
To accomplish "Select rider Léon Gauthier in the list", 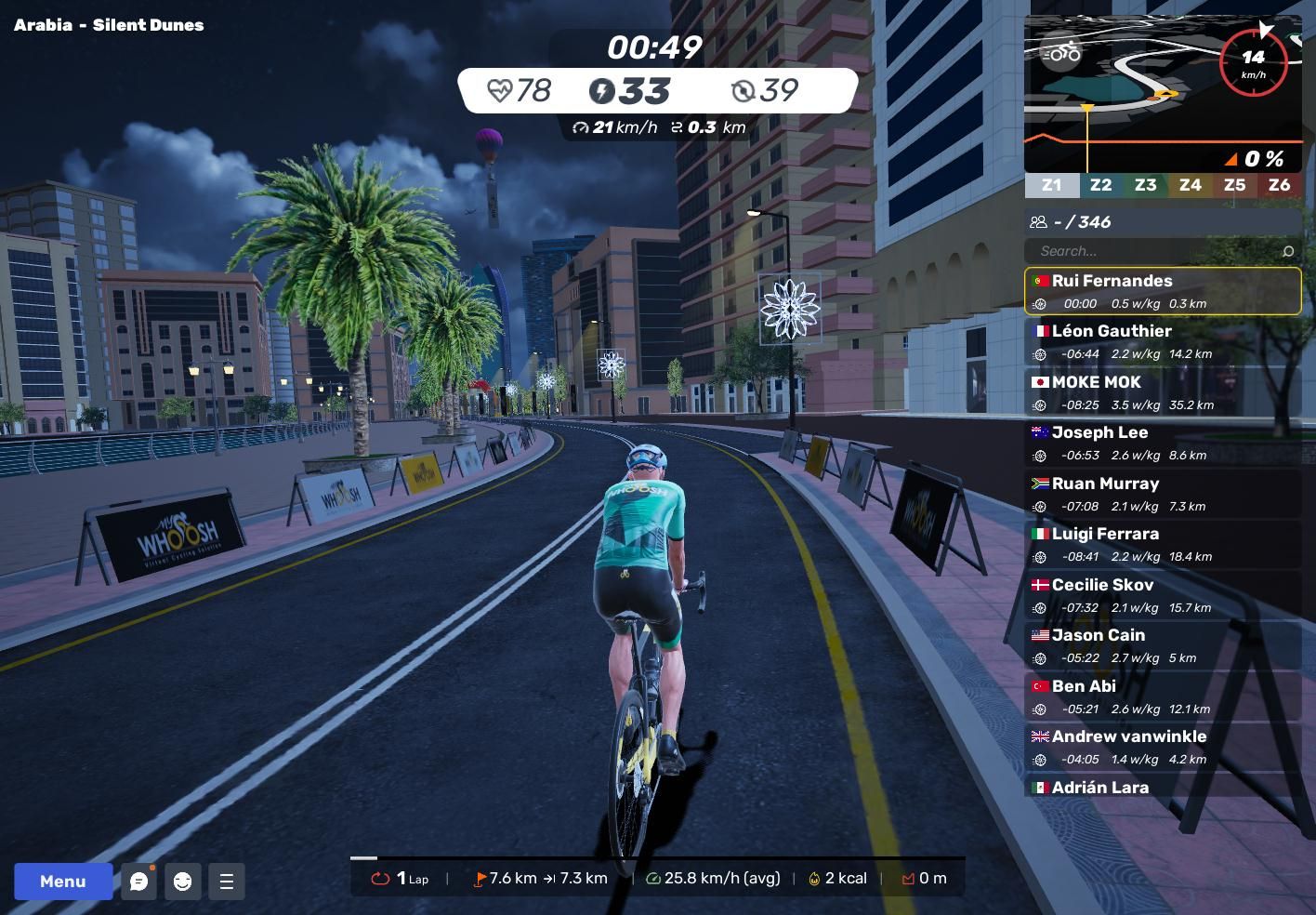I will pyautogui.click(x=1163, y=341).
